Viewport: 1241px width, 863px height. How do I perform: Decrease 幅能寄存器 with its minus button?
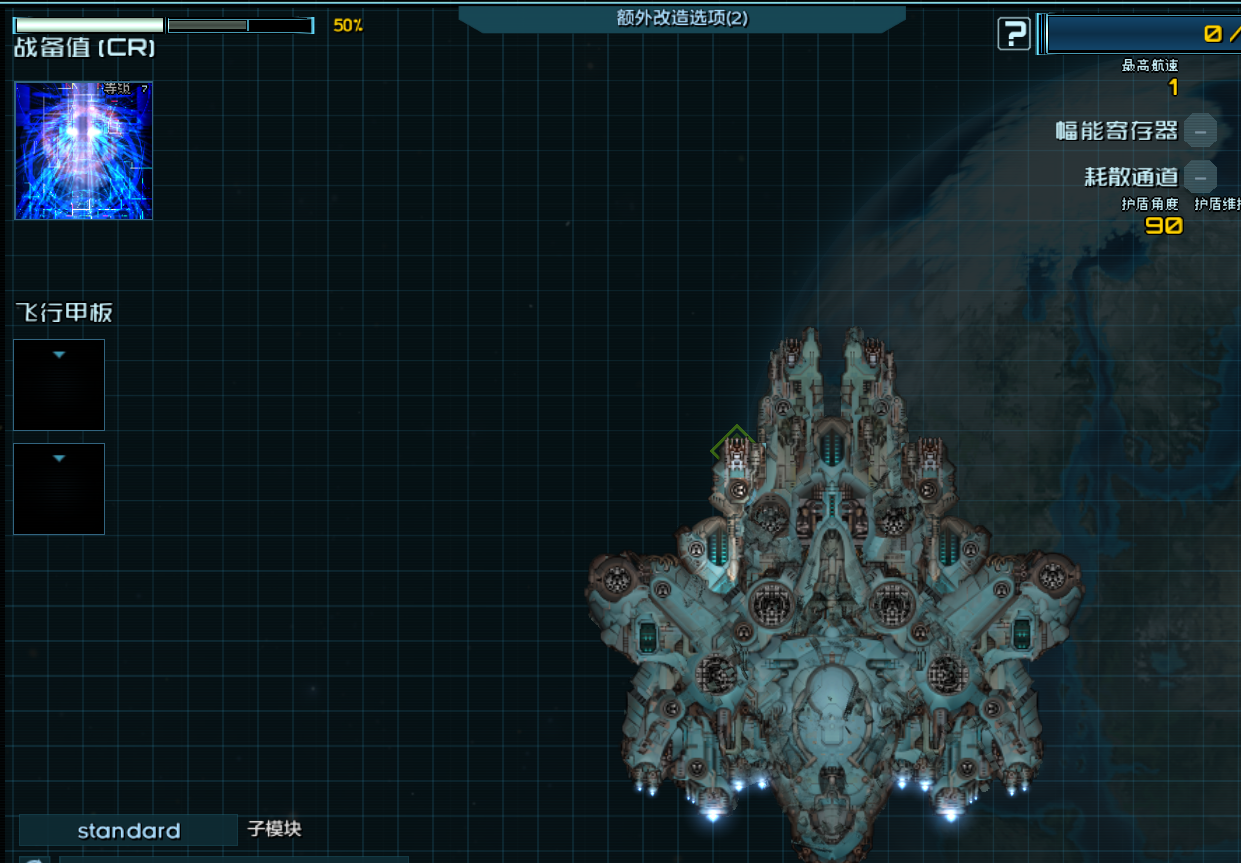point(1200,130)
